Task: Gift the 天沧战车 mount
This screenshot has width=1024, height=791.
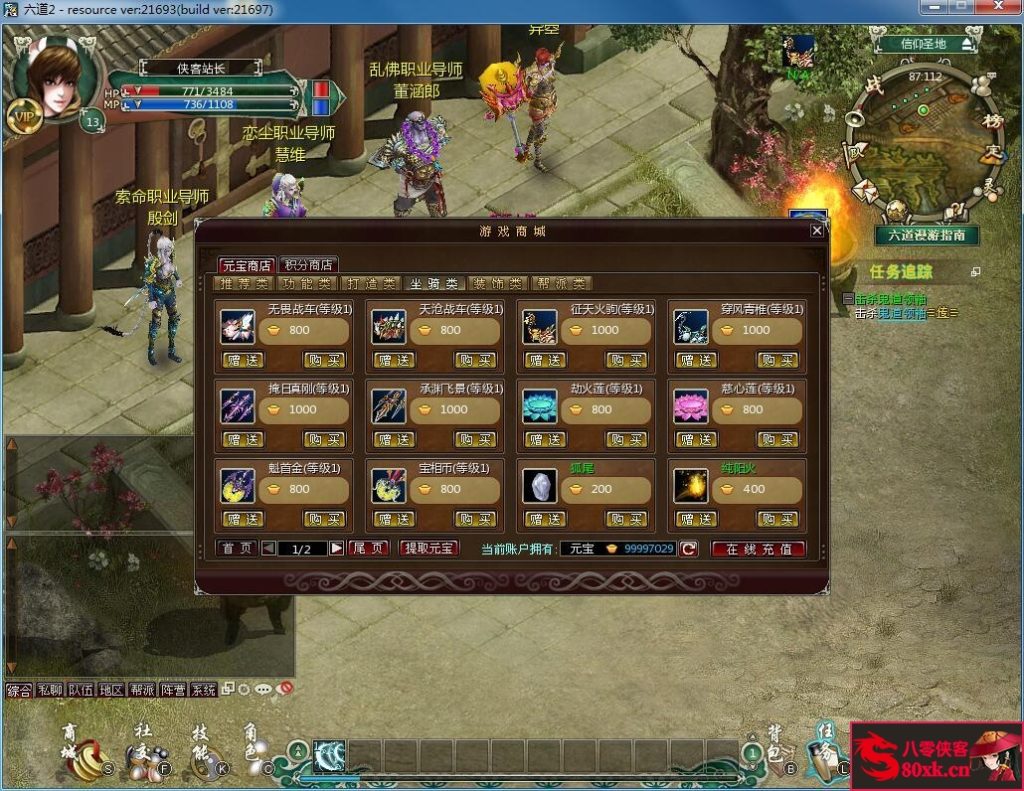Action: pos(395,360)
